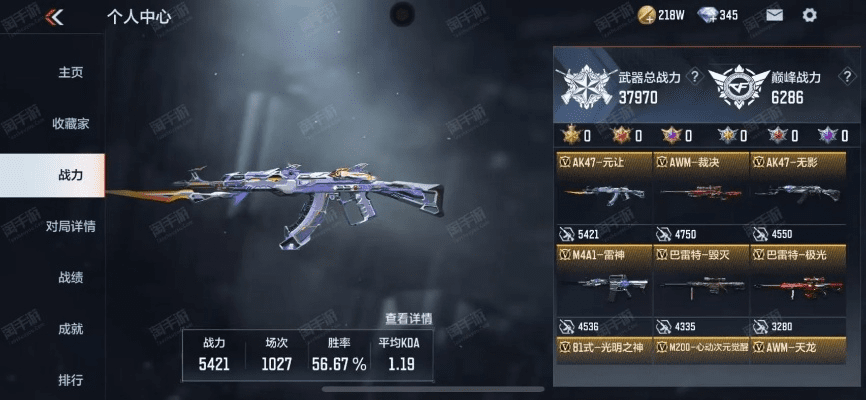Select the M4A1-雷神 weapon card

point(602,290)
